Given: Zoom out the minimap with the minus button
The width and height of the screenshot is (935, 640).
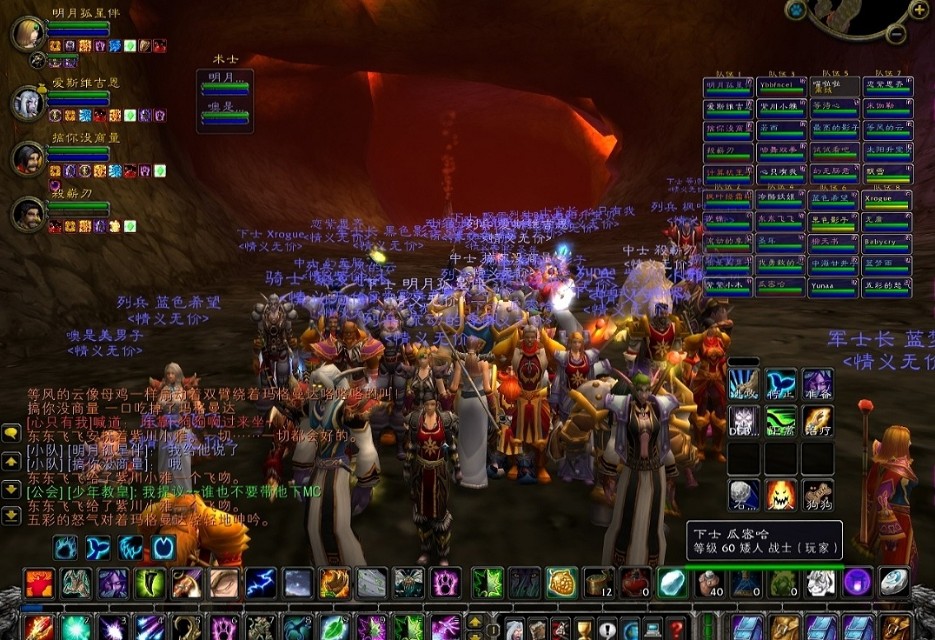Looking at the screenshot, I should 896,35.
